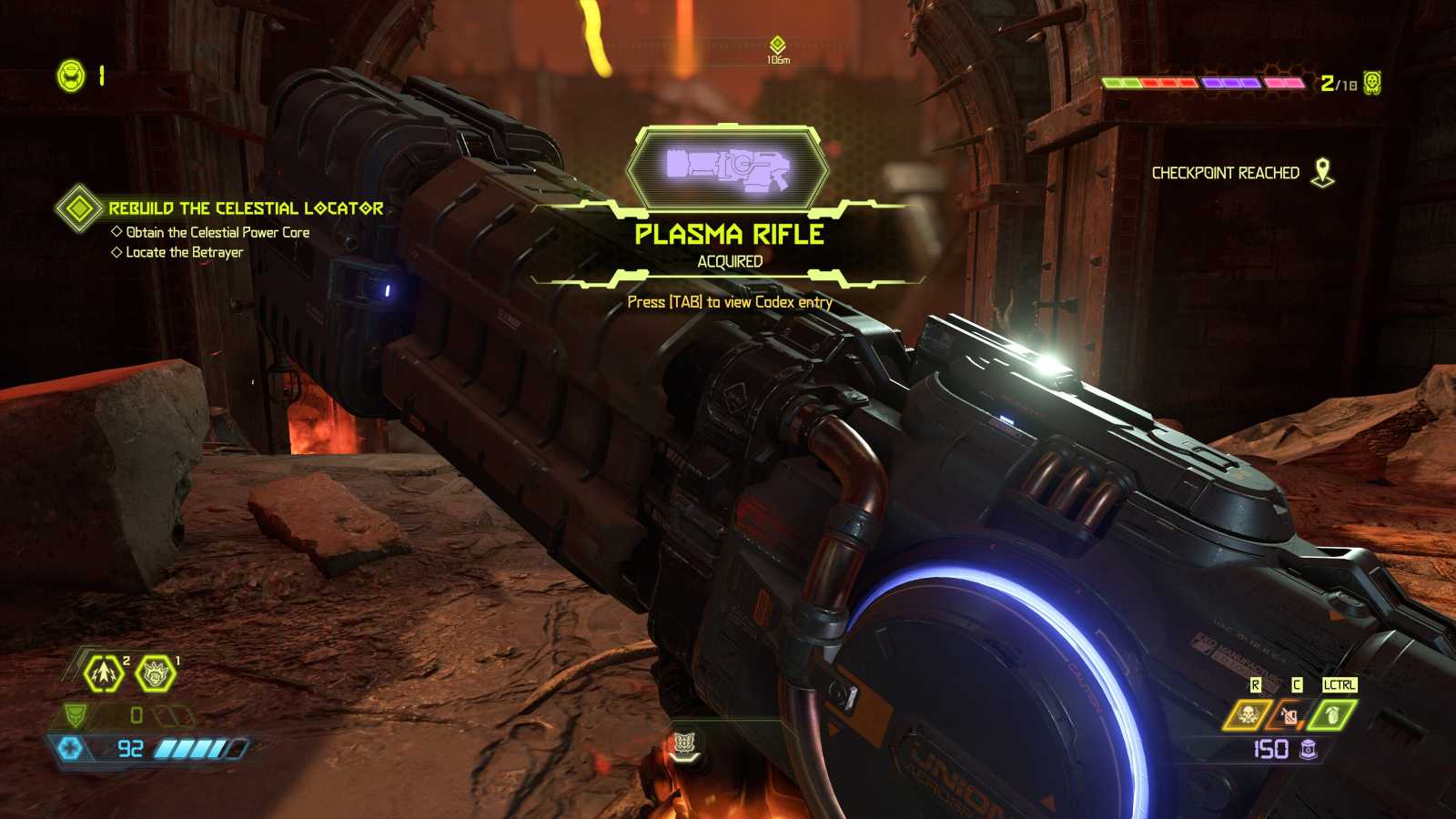Click the extra life helmet icon
Image resolution: width=1456 pixels, height=819 pixels.
(x=71, y=76)
